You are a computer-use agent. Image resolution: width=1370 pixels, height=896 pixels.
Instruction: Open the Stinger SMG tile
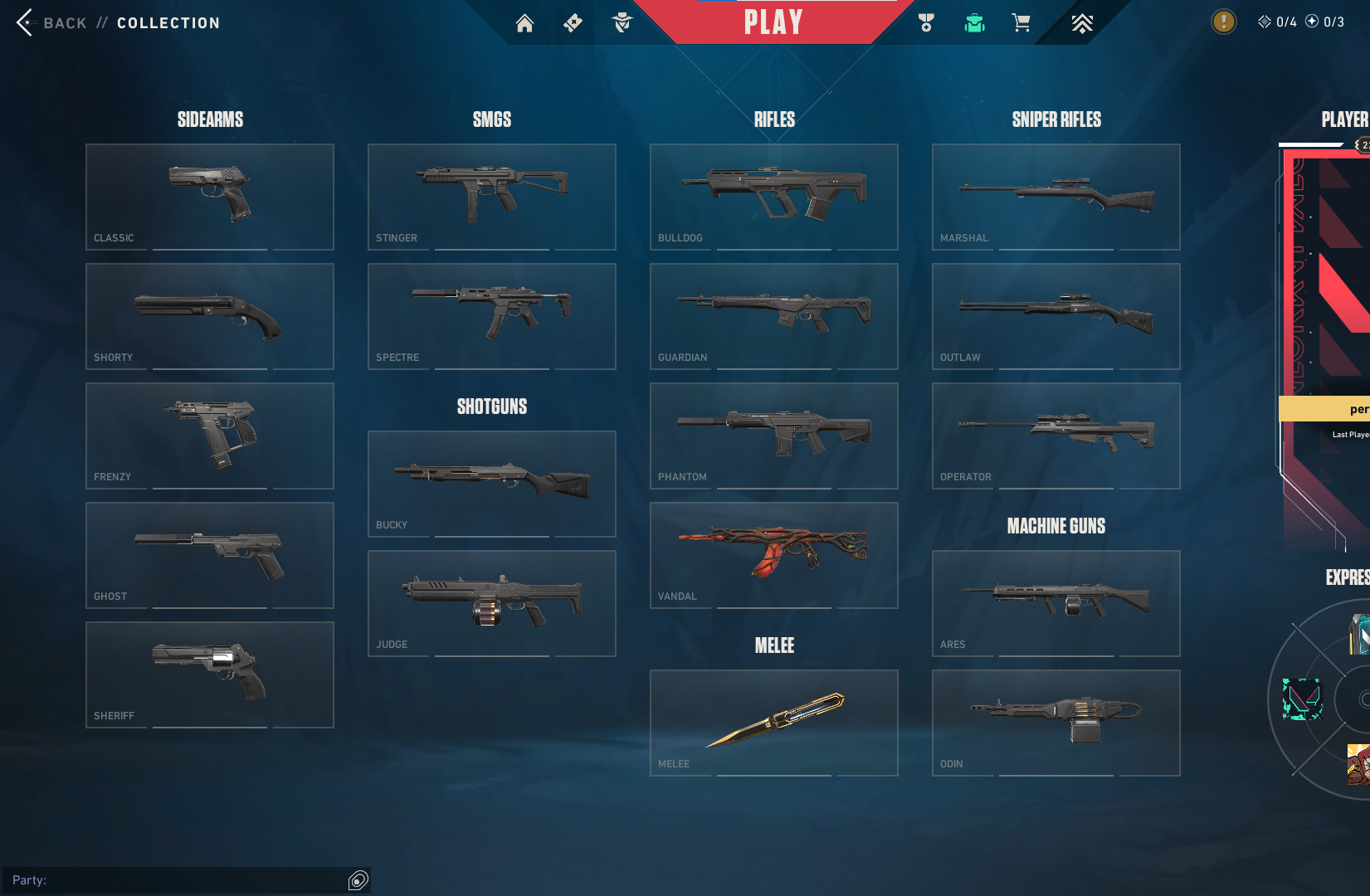pyautogui.click(x=492, y=197)
